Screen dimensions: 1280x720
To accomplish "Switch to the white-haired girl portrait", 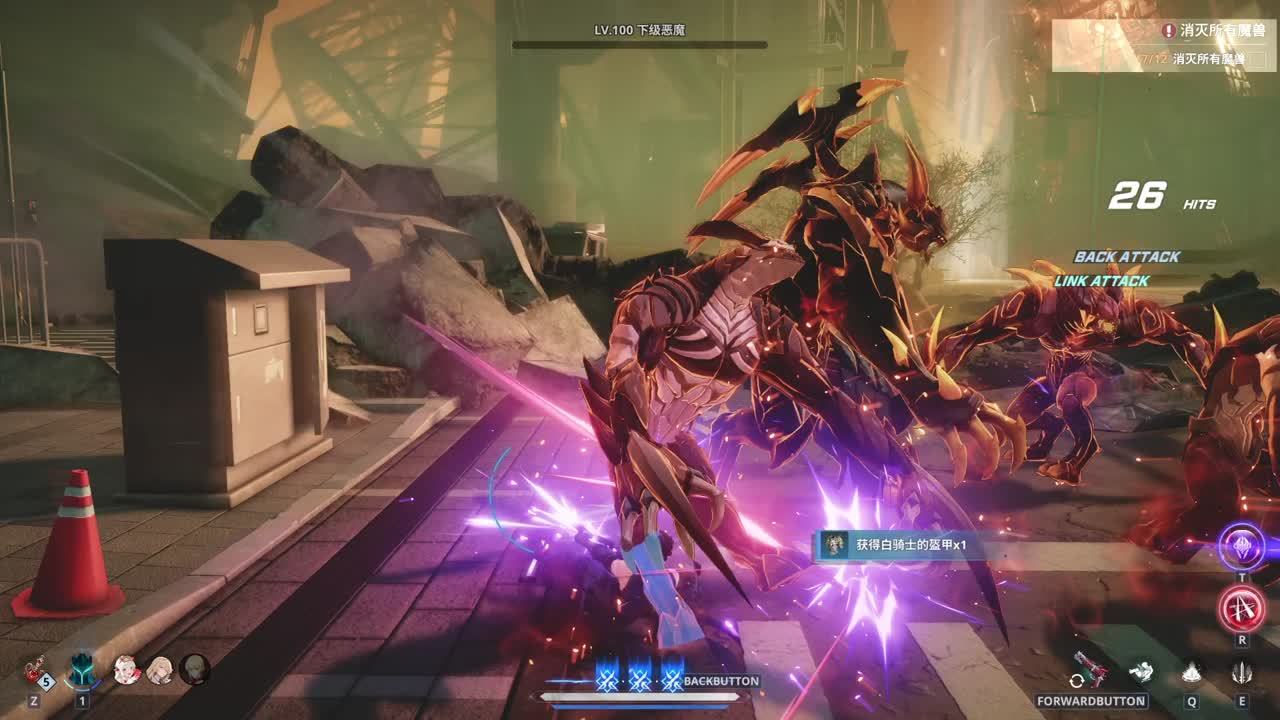I will [x=127, y=669].
